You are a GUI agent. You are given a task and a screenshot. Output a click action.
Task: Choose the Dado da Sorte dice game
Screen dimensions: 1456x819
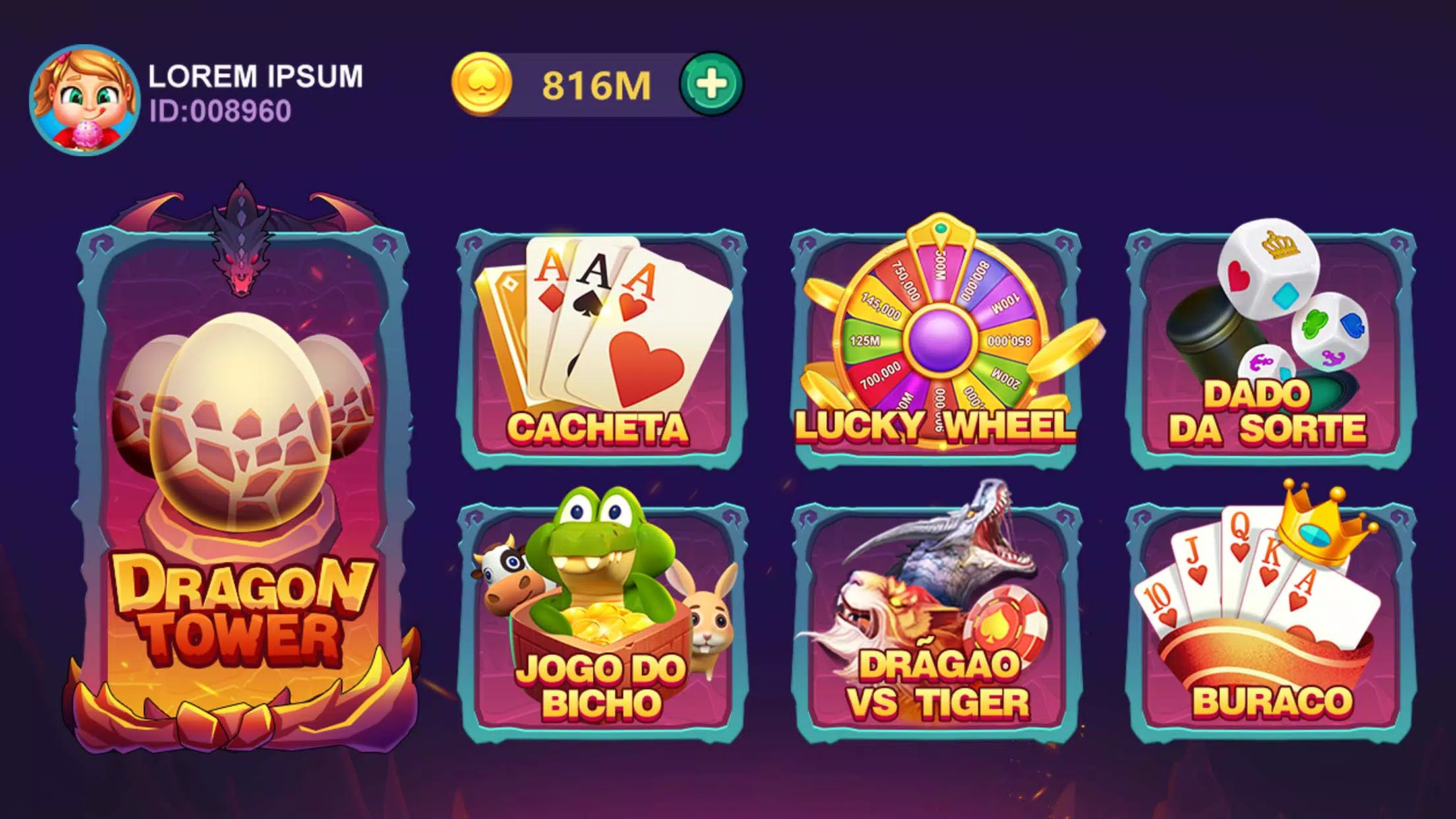pyautogui.click(x=1270, y=349)
